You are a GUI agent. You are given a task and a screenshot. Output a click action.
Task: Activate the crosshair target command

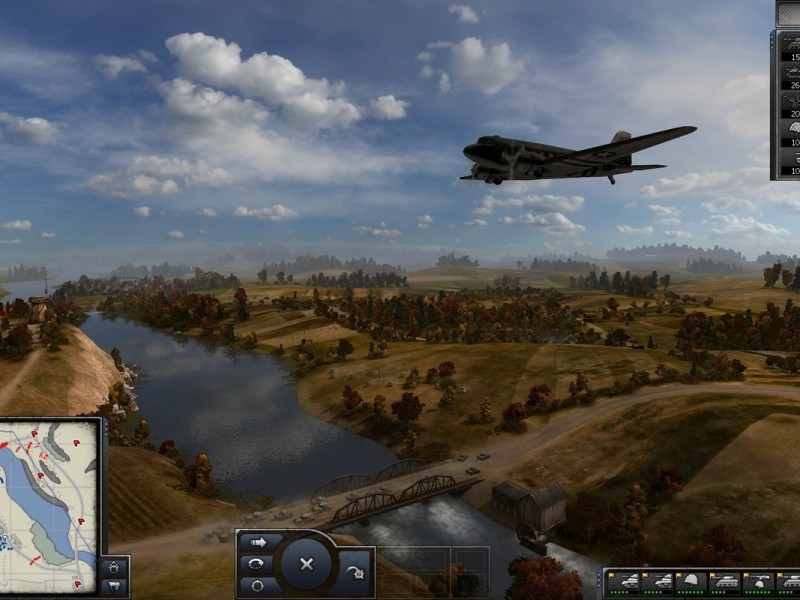[258, 584]
